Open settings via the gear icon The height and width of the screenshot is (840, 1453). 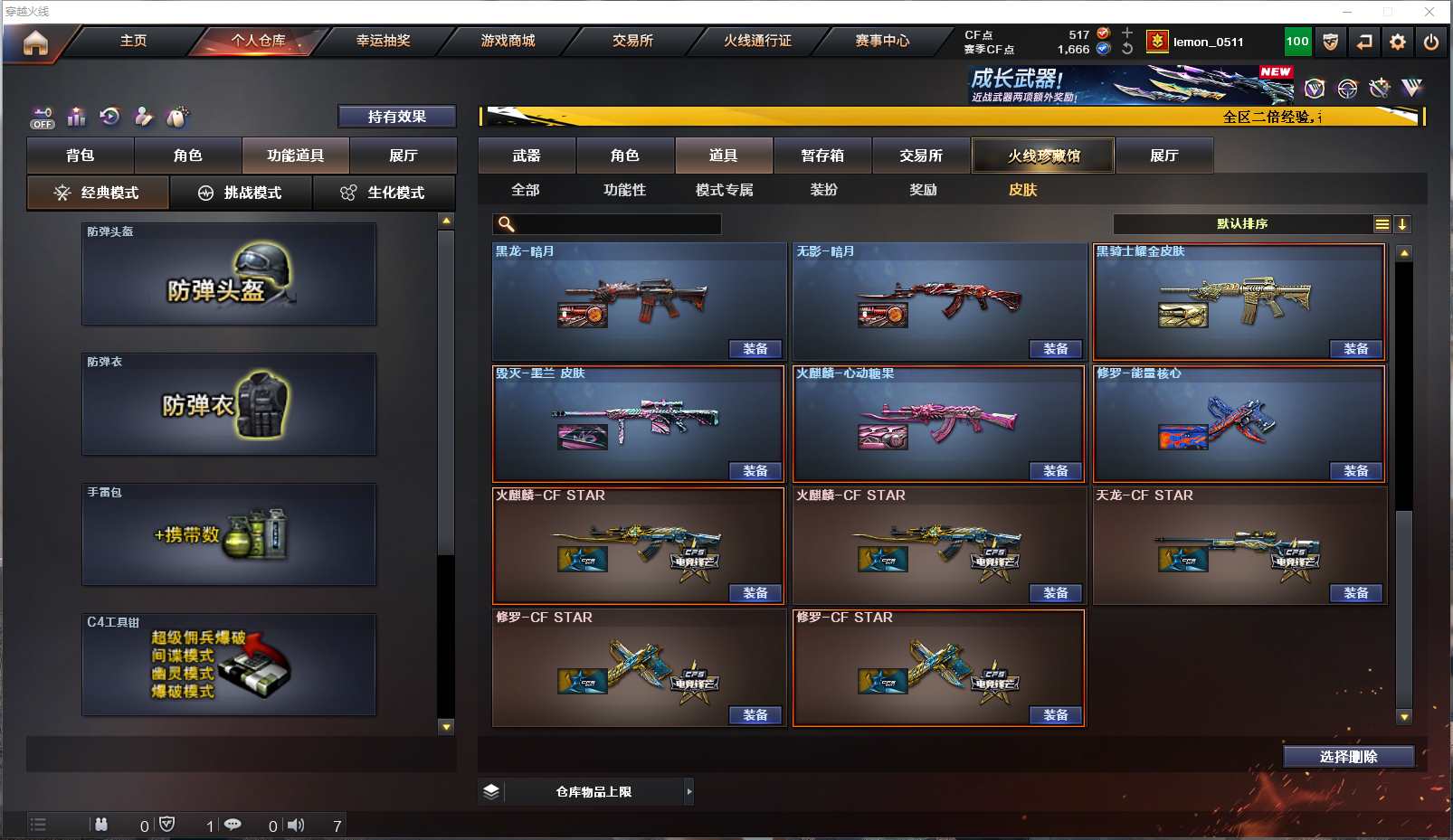click(x=1398, y=42)
